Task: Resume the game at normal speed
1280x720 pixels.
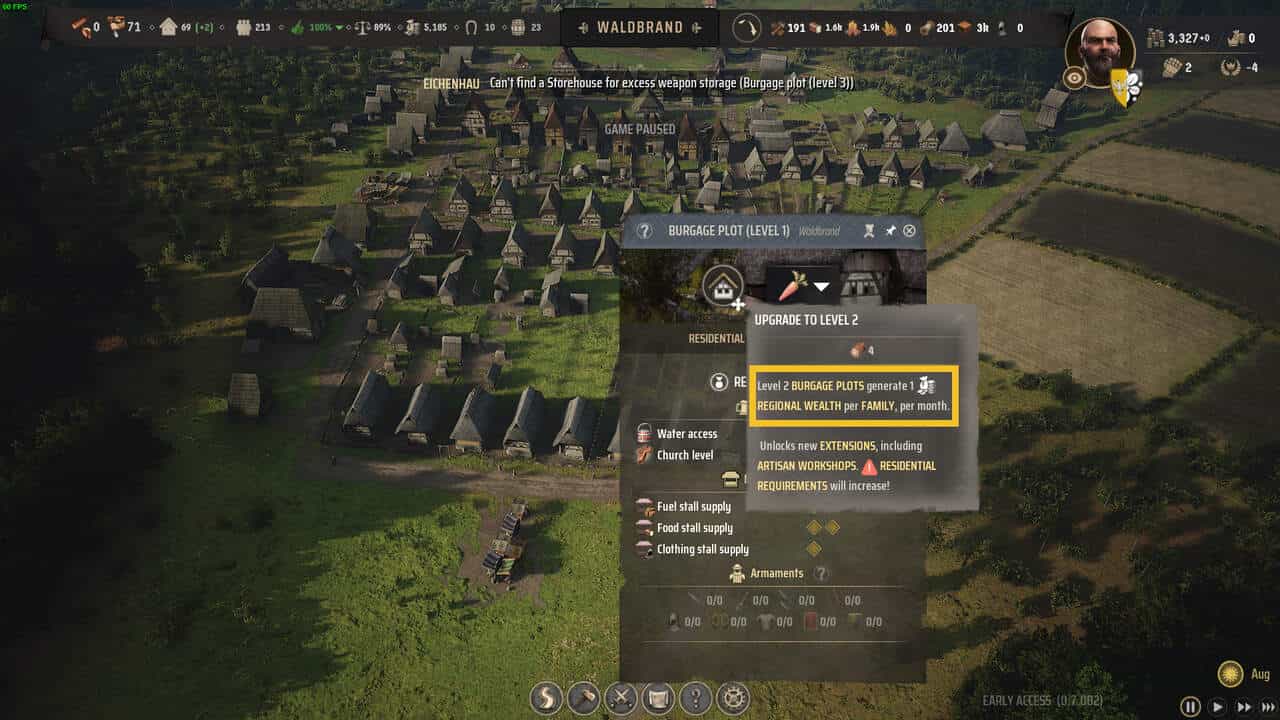Action: point(1217,707)
